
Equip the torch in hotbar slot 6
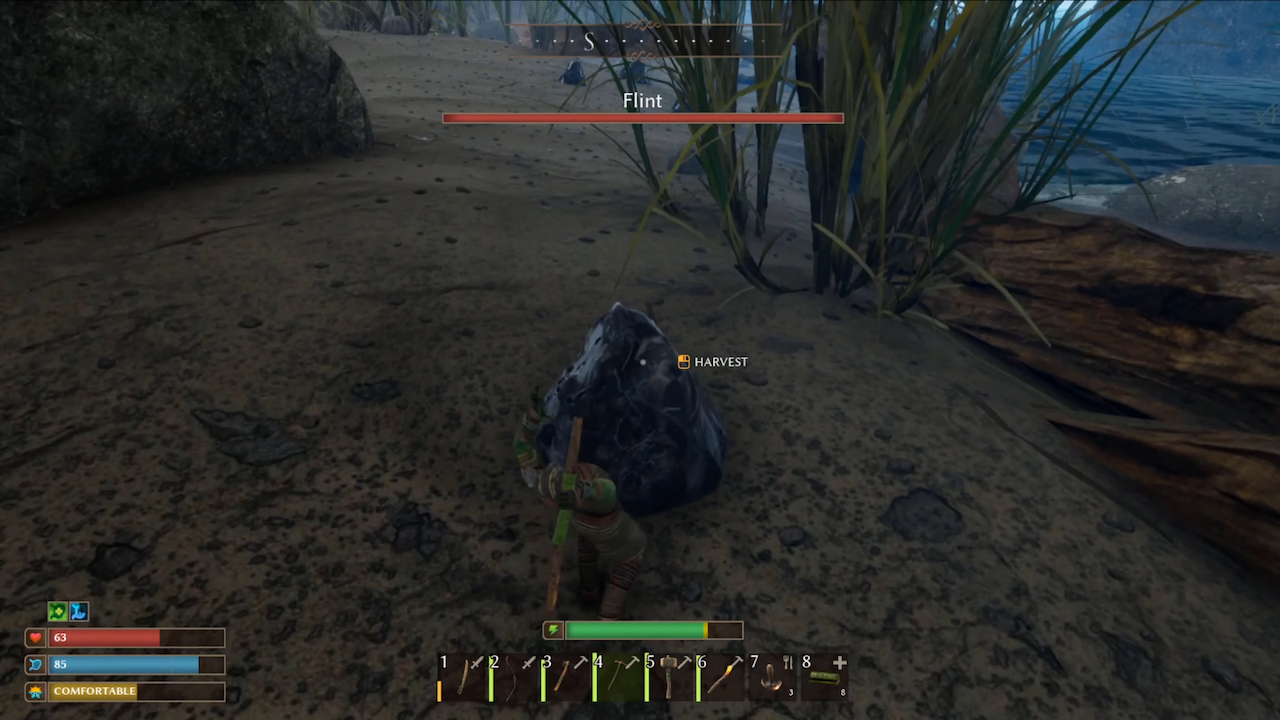tap(722, 678)
